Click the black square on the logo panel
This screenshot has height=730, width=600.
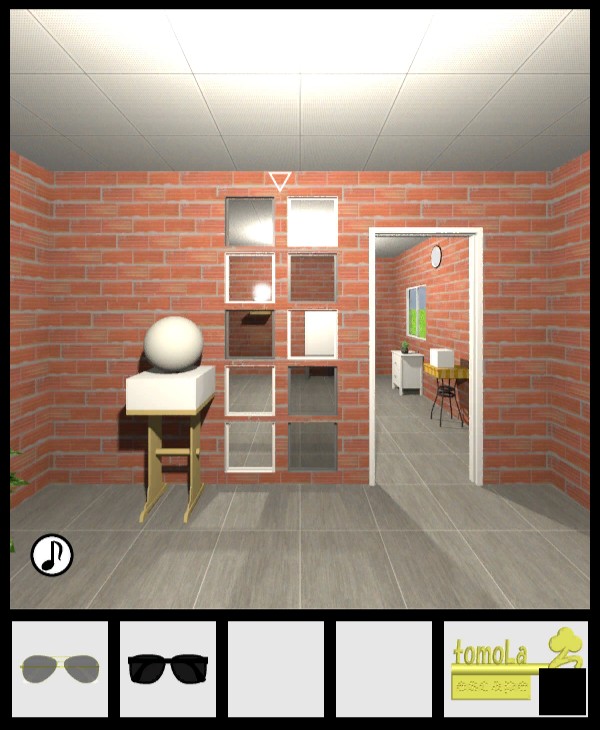tap(562, 691)
